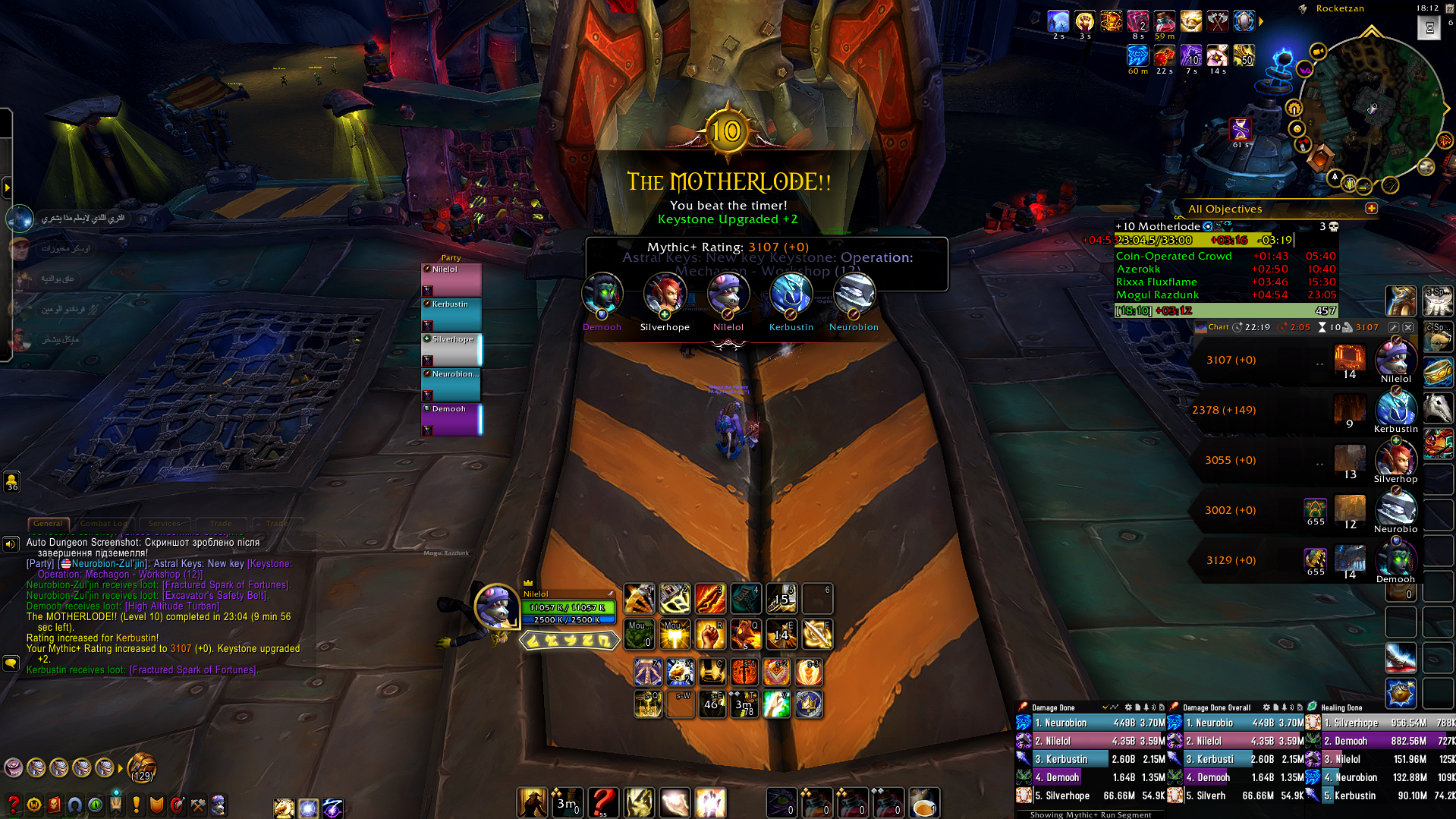The width and height of the screenshot is (1456, 819).
Task: Toggle the chat speaker icon
Action: click(11, 544)
